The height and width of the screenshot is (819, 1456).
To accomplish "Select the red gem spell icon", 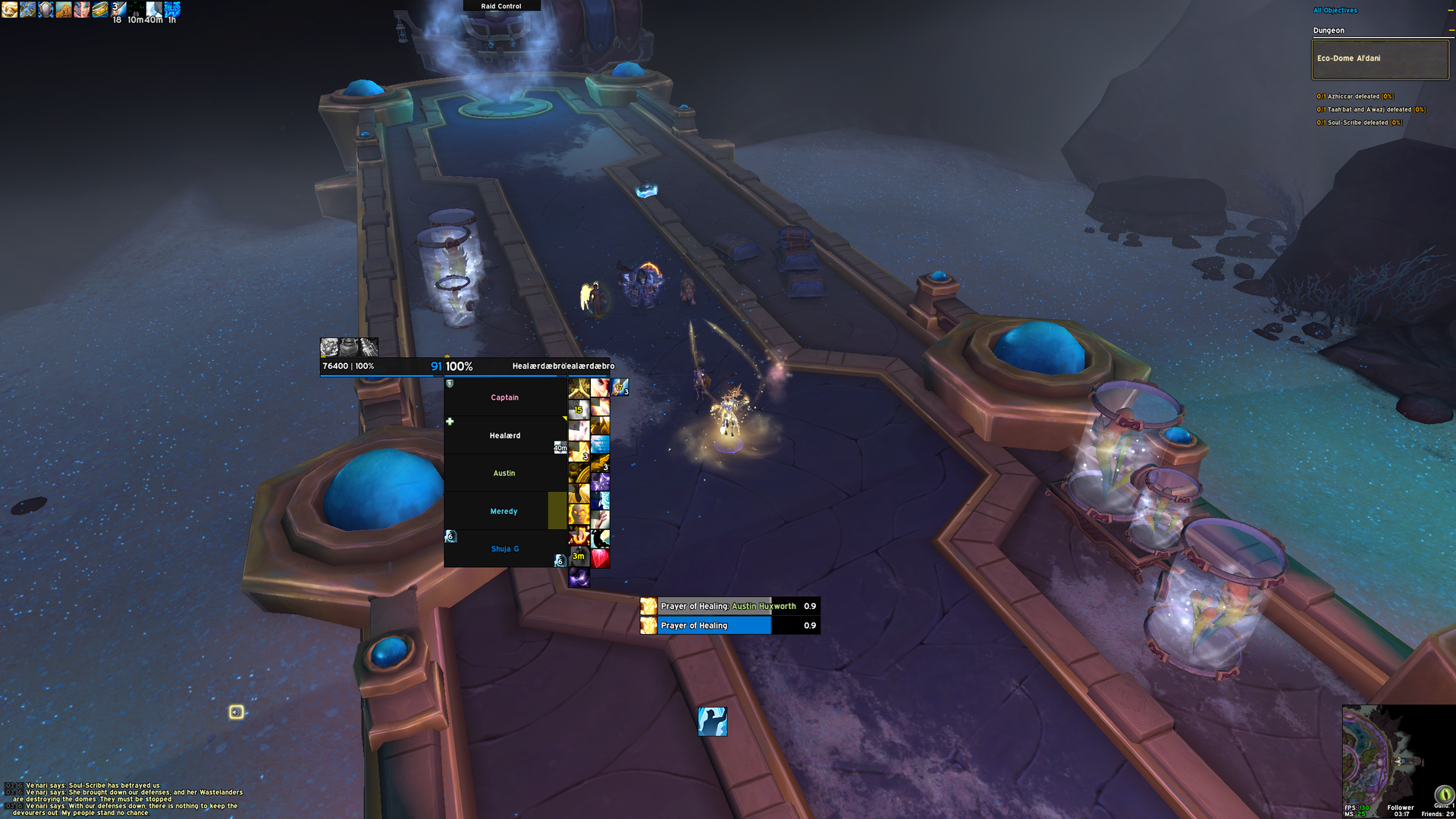I will 600,559.
